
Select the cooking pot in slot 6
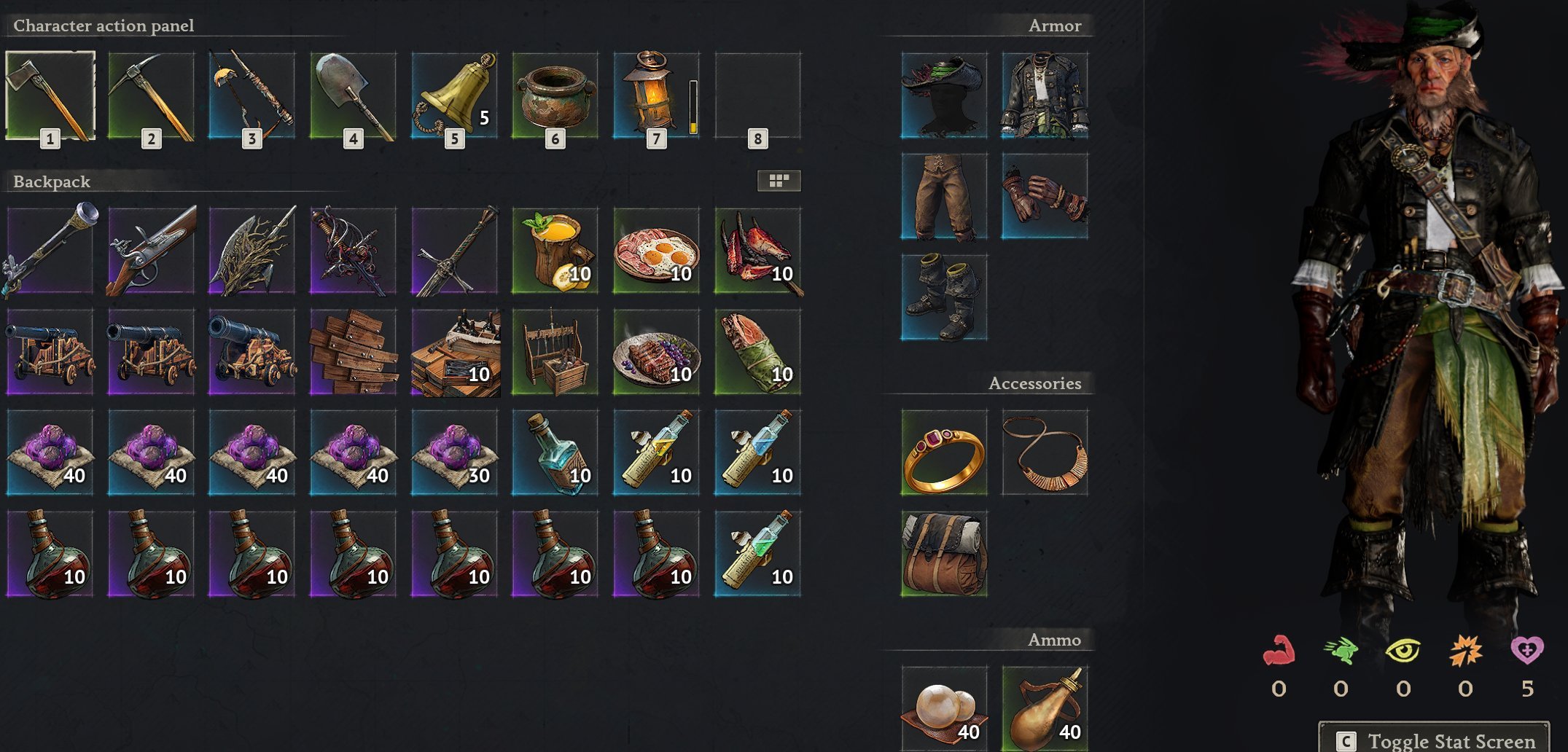[555, 95]
